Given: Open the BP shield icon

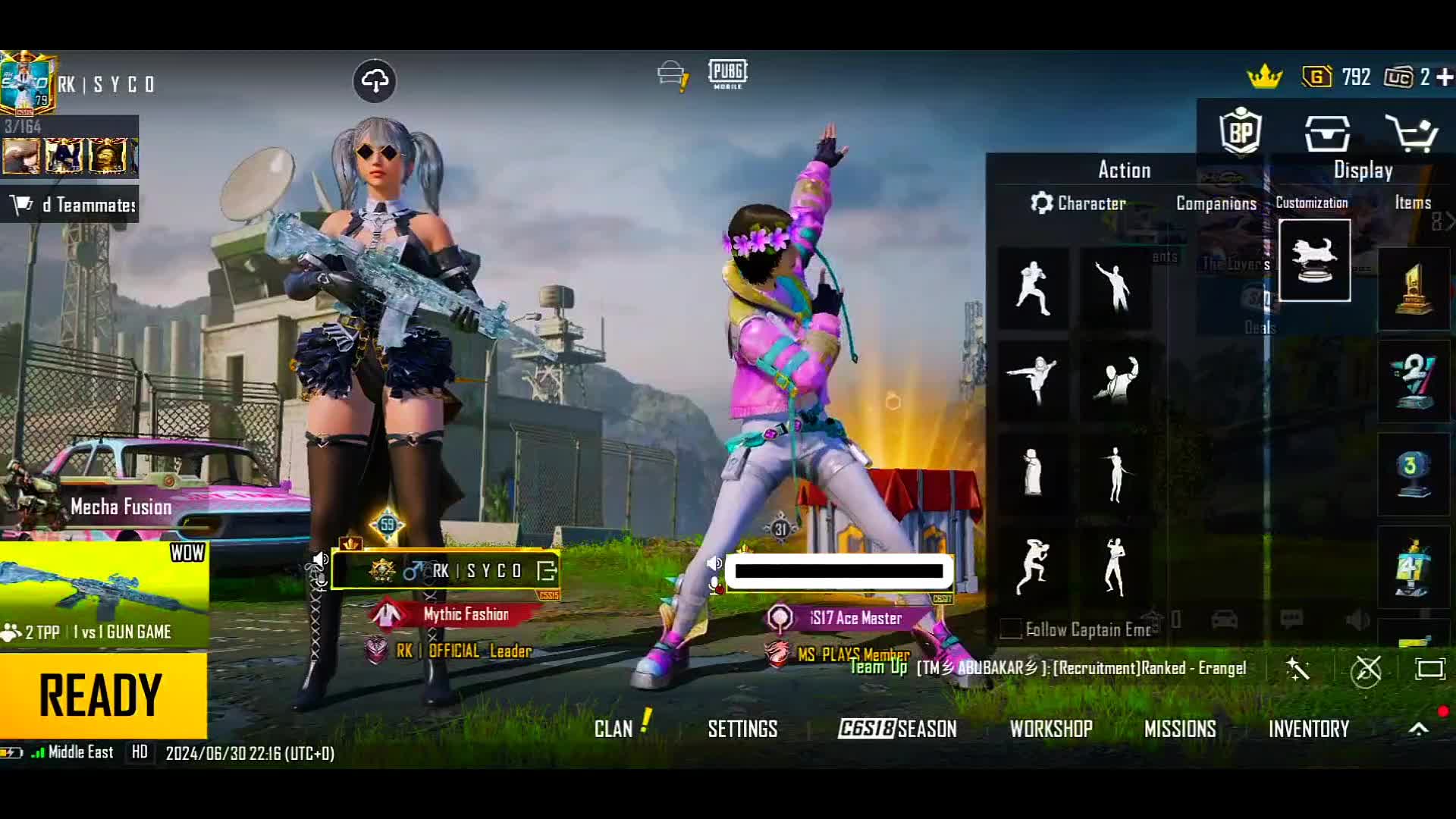Looking at the screenshot, I should [x=1241, y=133].
